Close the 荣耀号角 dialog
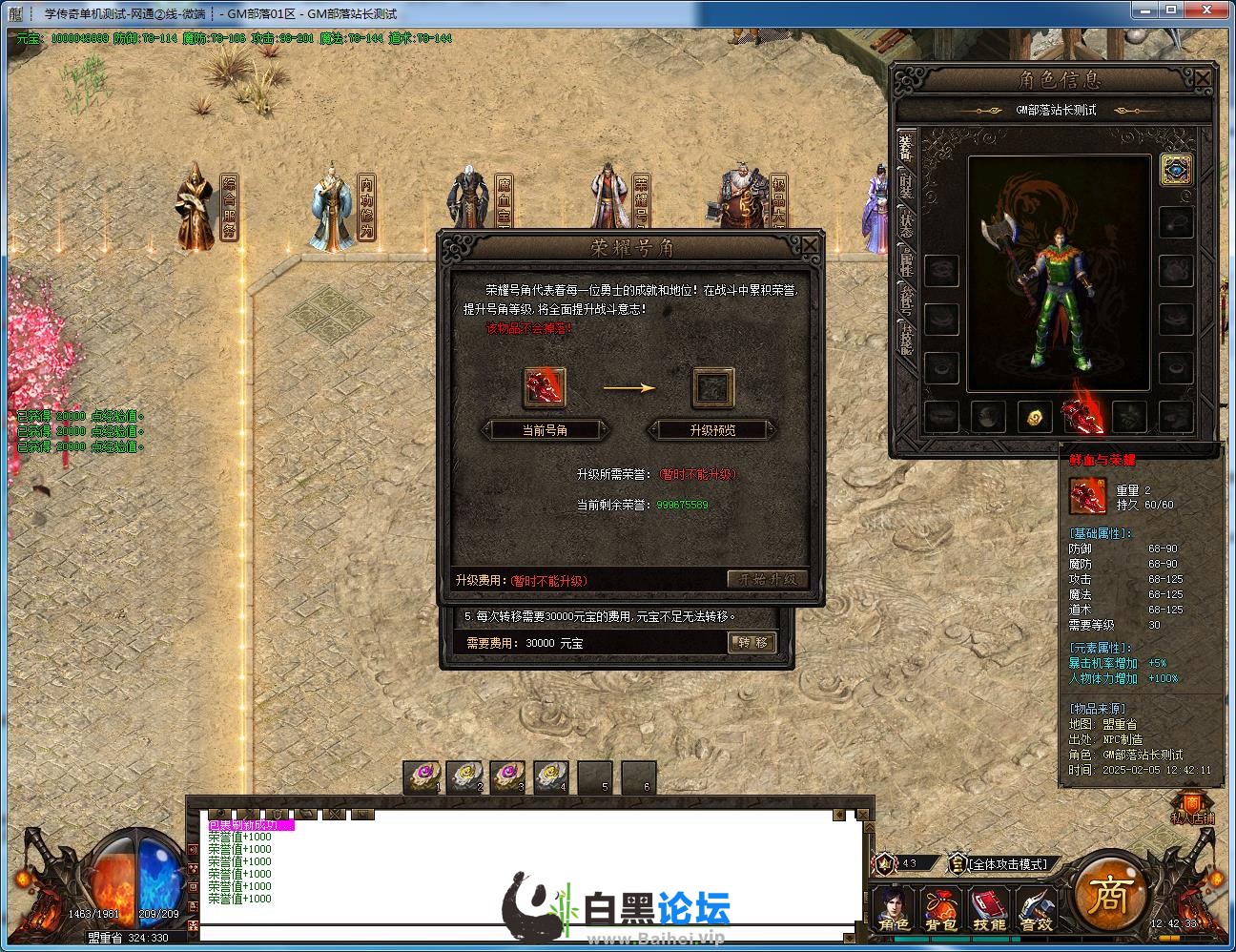This screenshot has width=1236, height=952. pos(809,246)
